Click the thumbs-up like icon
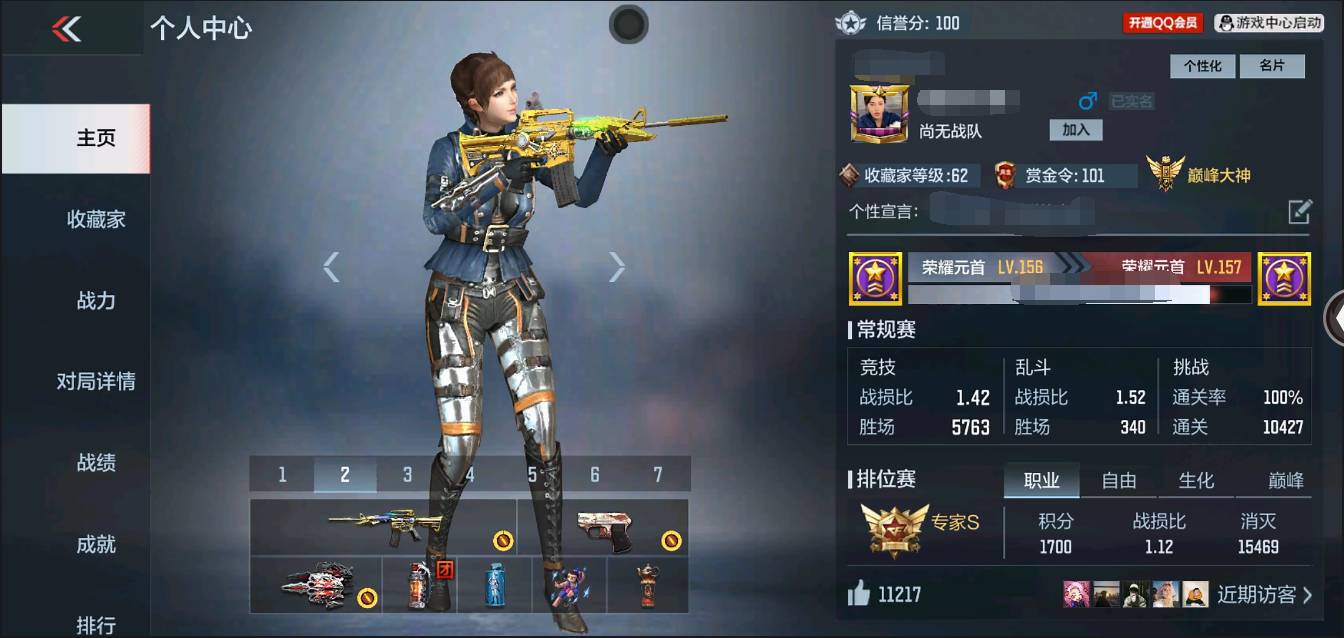Image resolution: width=1344 pixels, height=638 pixels. point(858,595)
